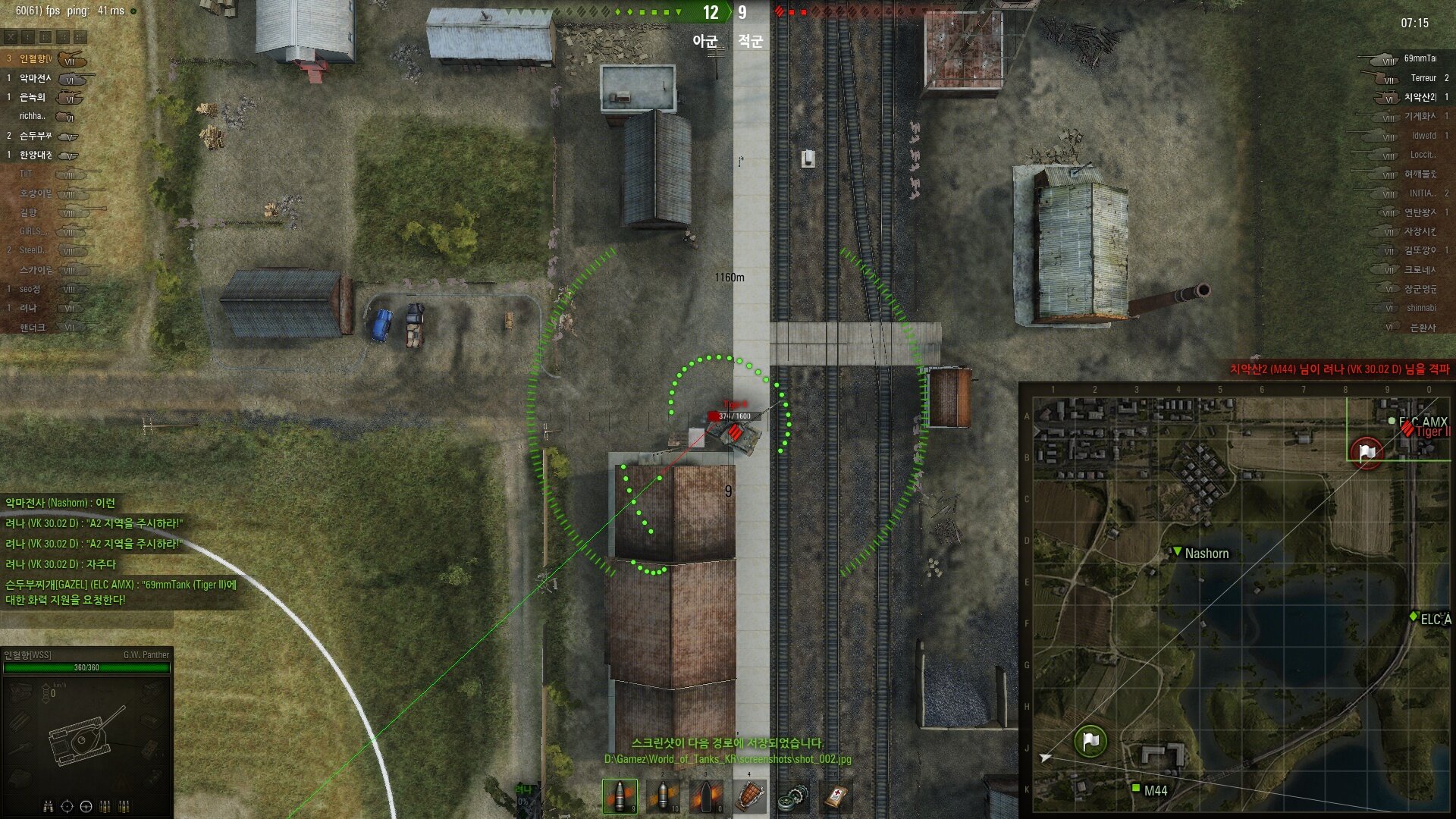Switch to the second shell with 10 rounds

[x=664, y=796]
